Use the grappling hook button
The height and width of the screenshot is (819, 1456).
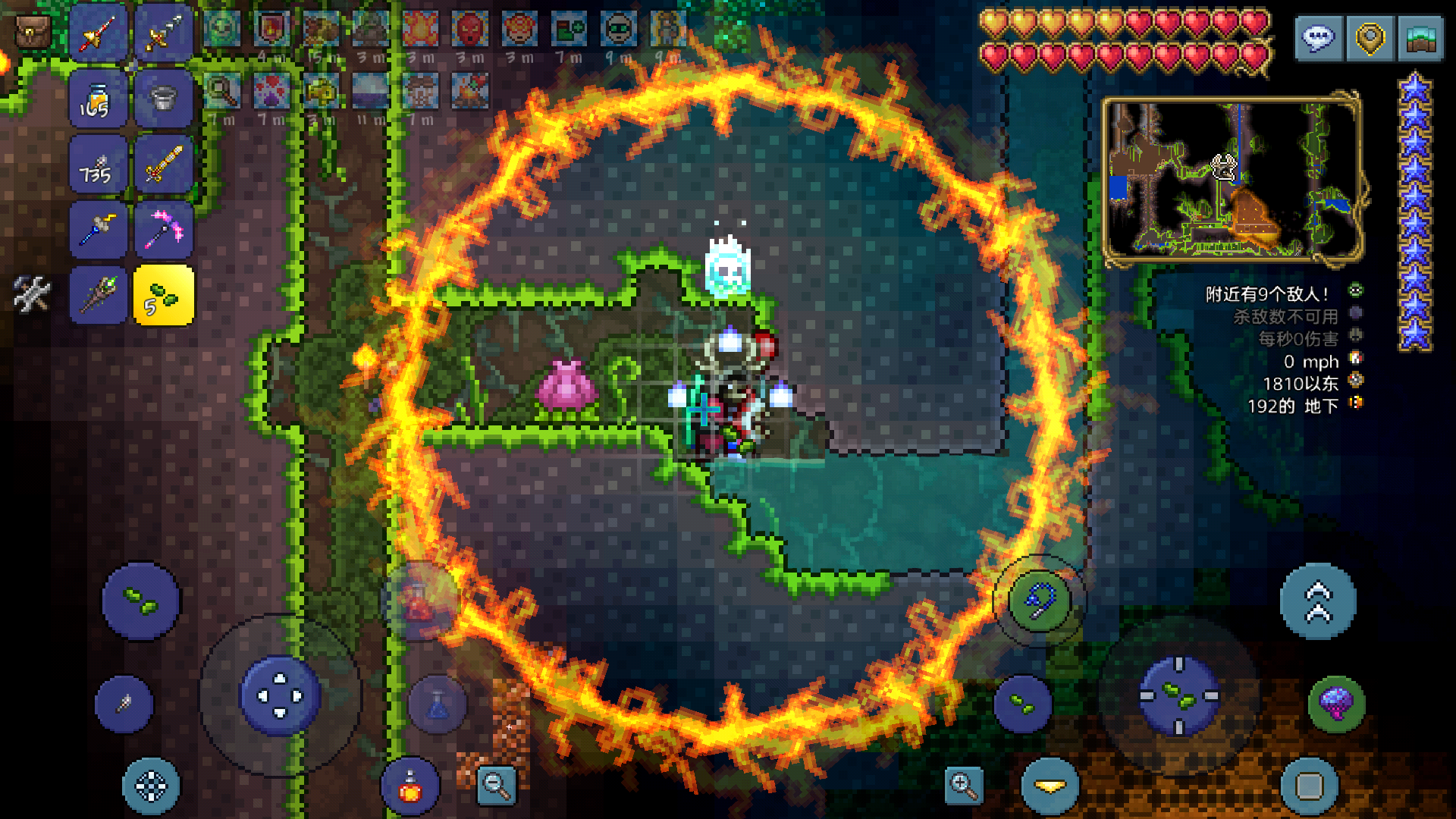[x=1039, y=601]
